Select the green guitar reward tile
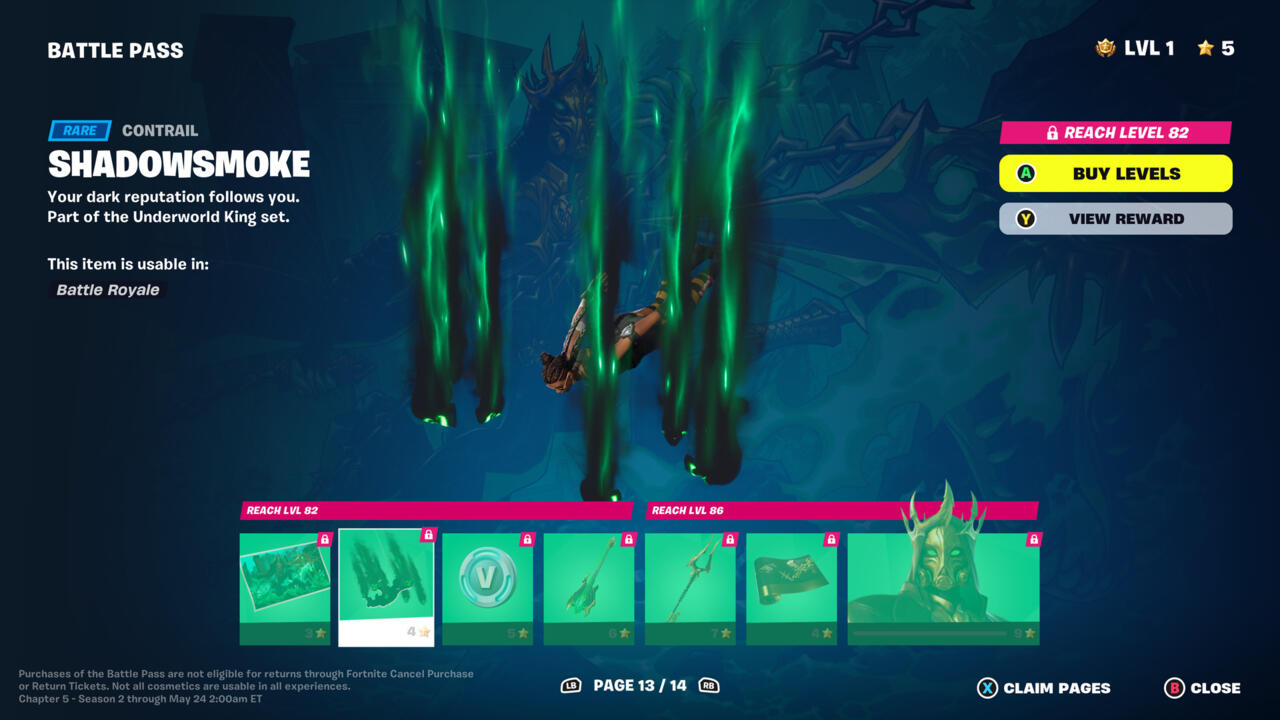Viewport: 1280px width, 720px height. (x=589, y=588)
